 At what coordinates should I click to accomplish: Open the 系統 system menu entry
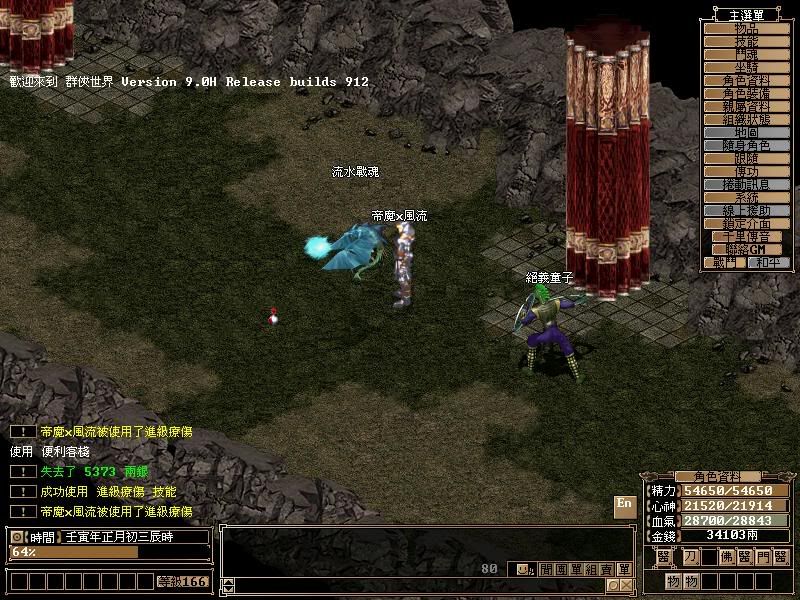[x=746, y=198]
